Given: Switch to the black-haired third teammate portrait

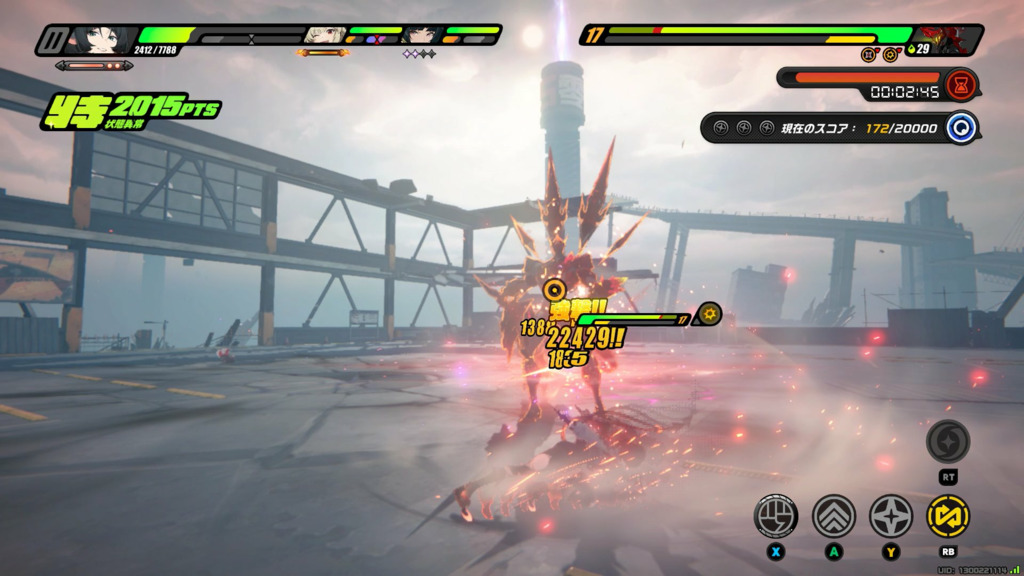Looking at the screenshot, I should click(421, 37).
